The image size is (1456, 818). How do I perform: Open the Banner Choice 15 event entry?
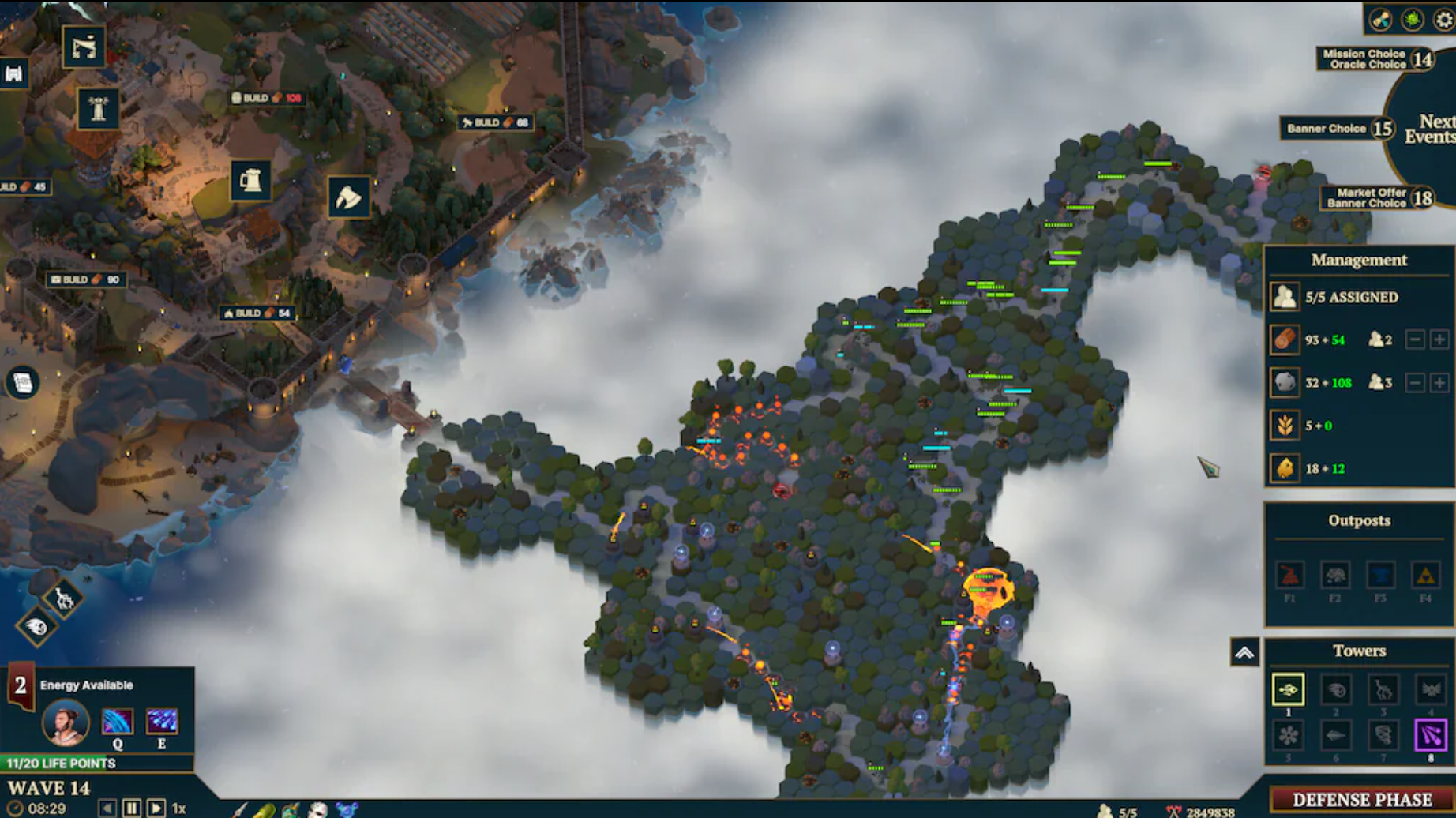(1334, 129)
